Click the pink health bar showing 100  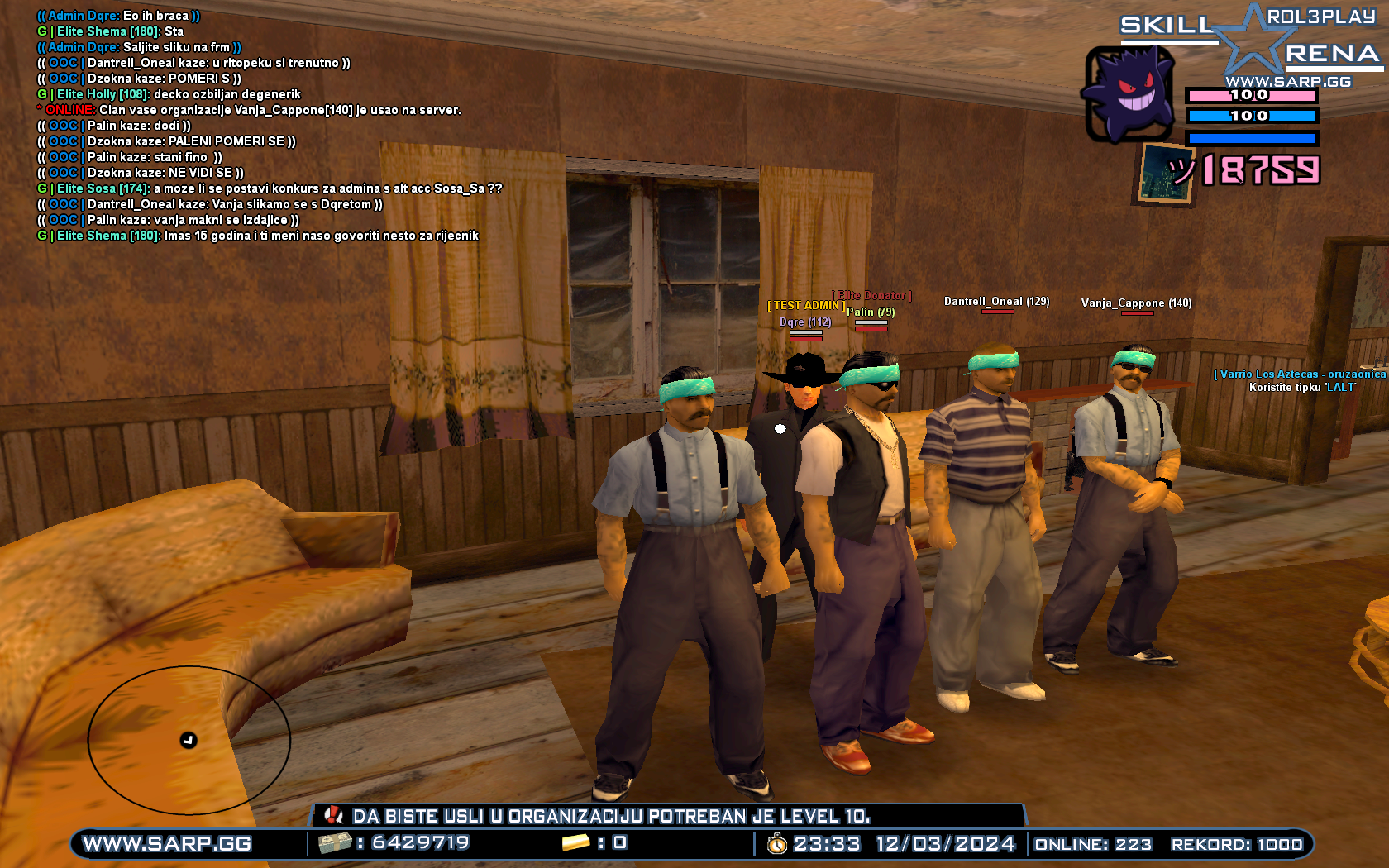(1253, 96)
